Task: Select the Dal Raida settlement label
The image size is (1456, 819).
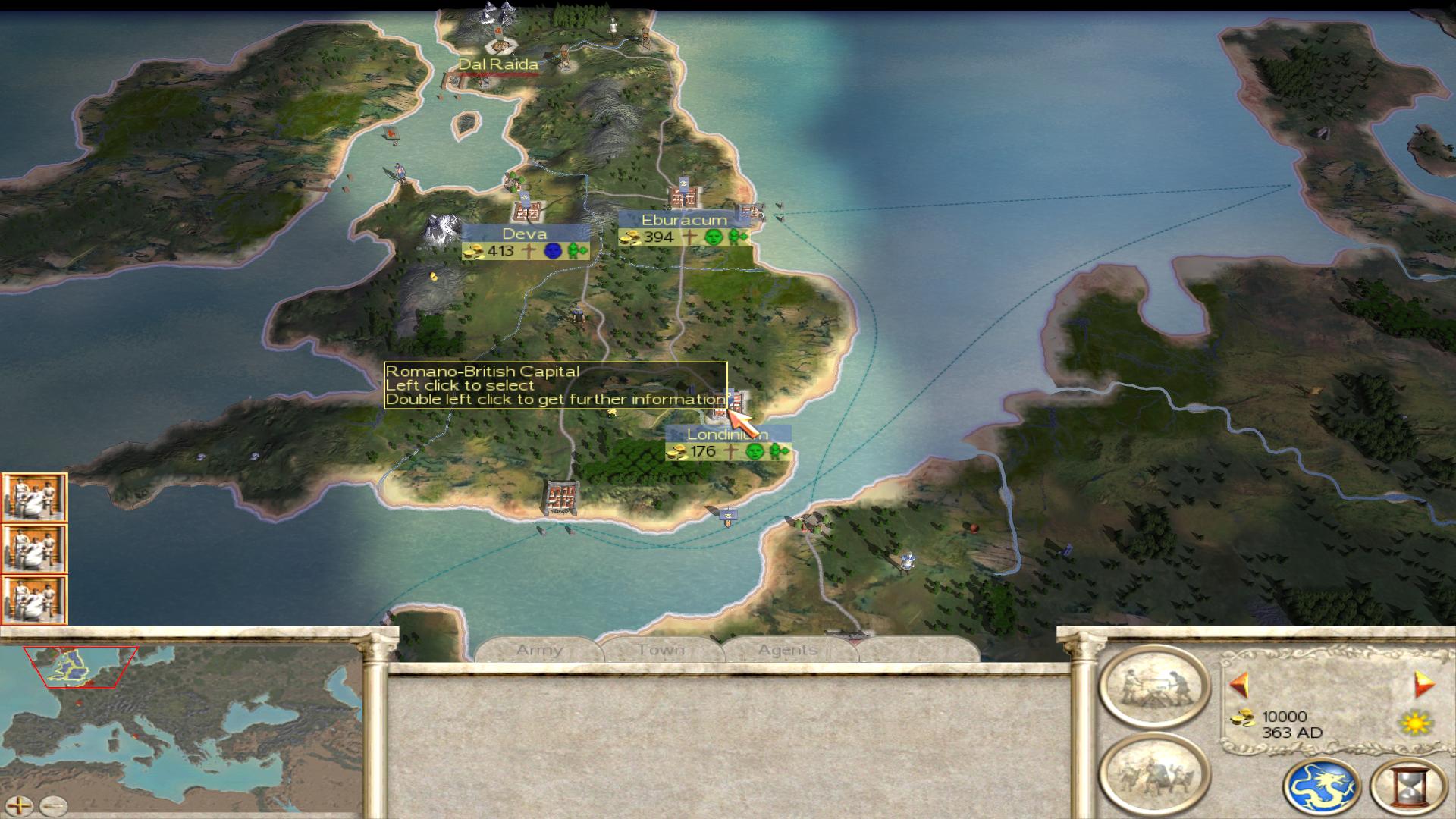Action: pyautogui.click(x=498, y=64)
